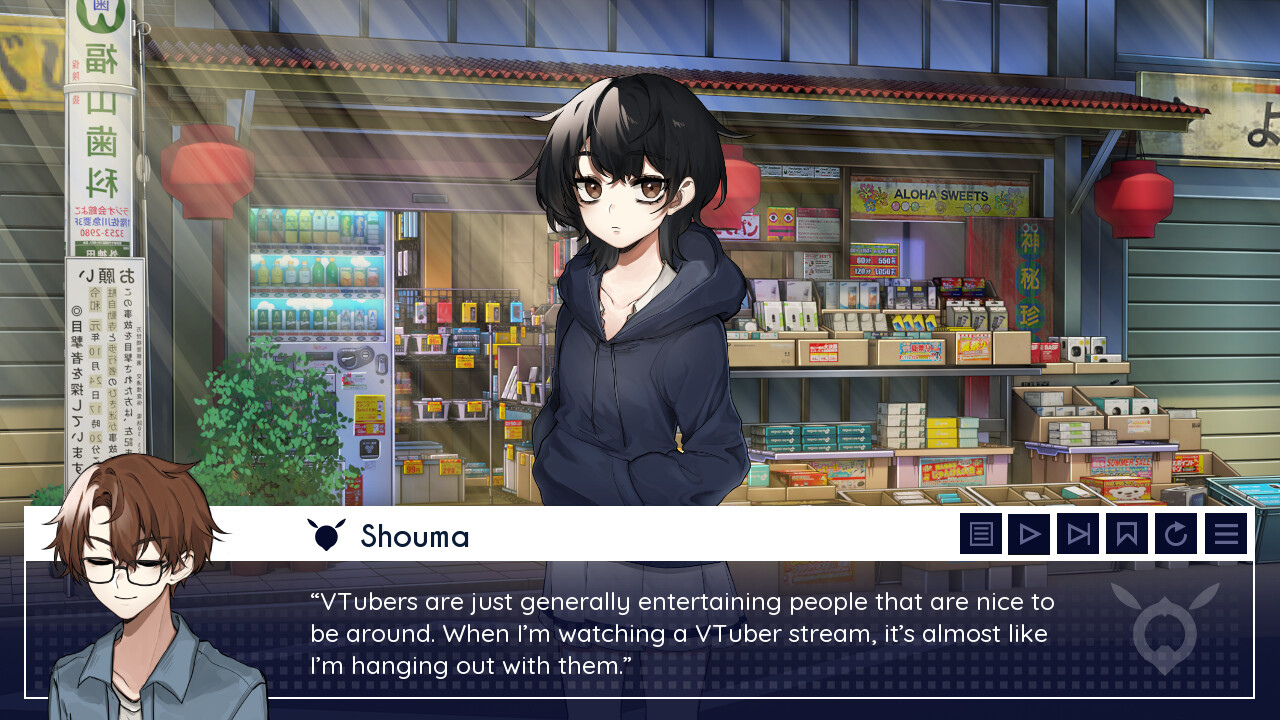Select the circular arrow rewind button
The width and height of the screenshot is (1280, 720).
click(1176, 534)
